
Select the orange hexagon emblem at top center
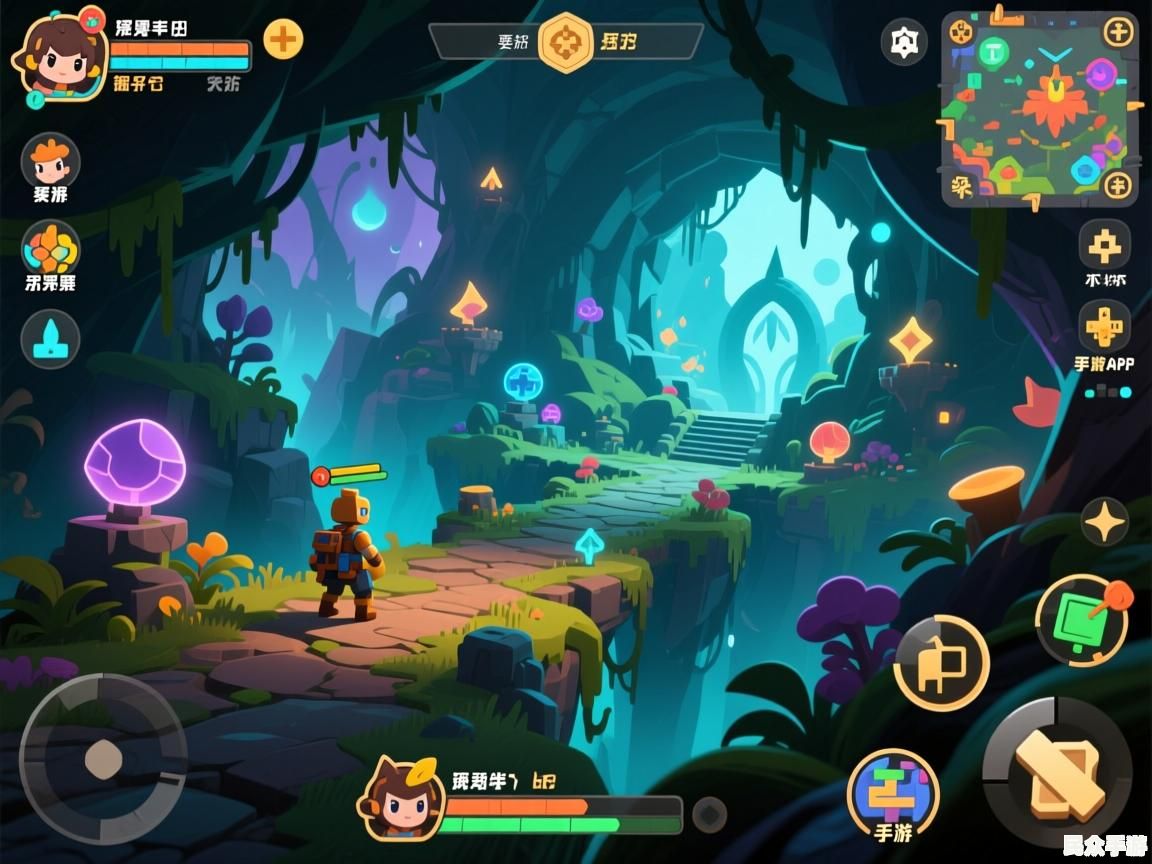click(x=565, y=42)
